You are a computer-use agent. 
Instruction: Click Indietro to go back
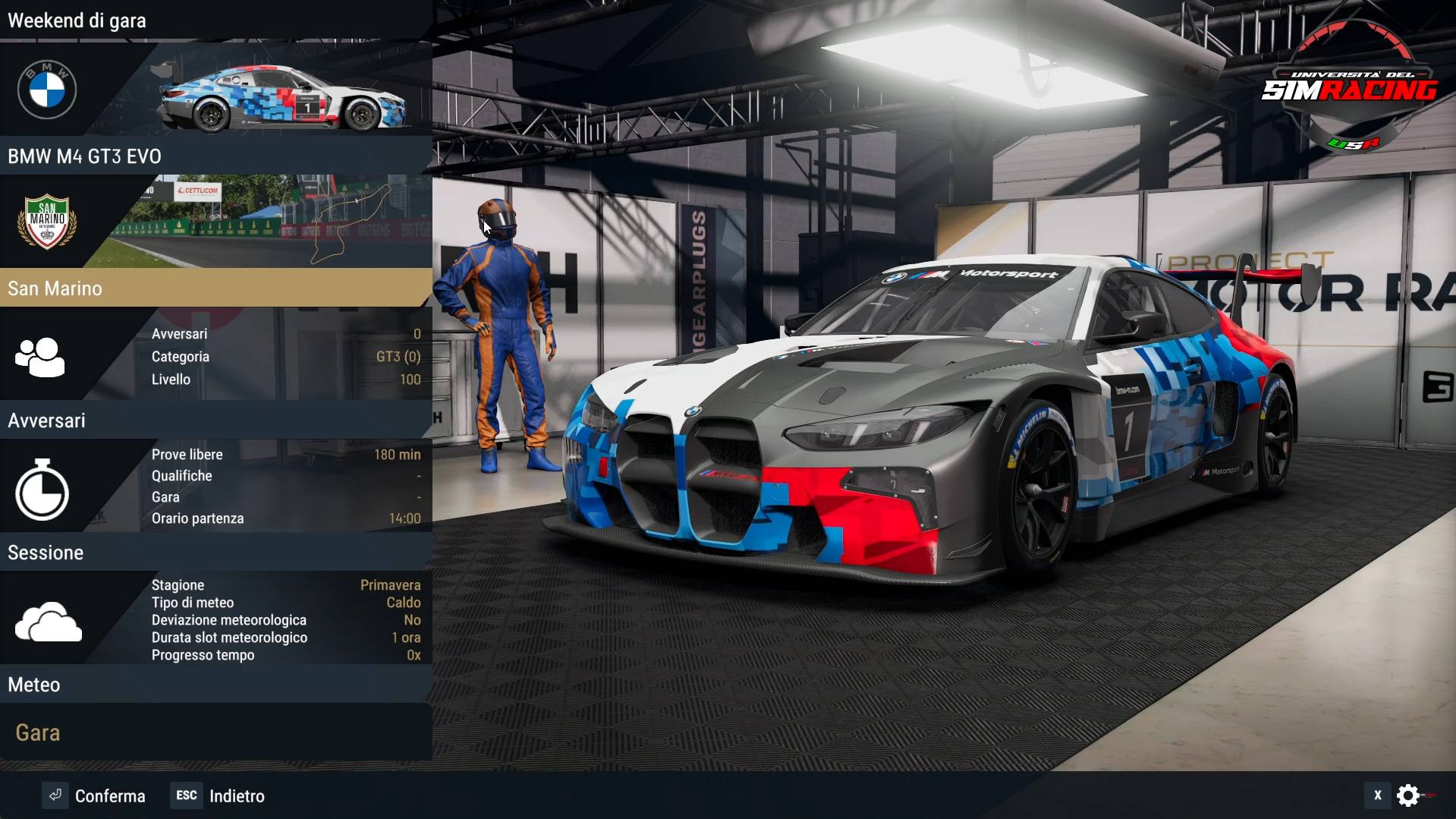tap(237, 795)
